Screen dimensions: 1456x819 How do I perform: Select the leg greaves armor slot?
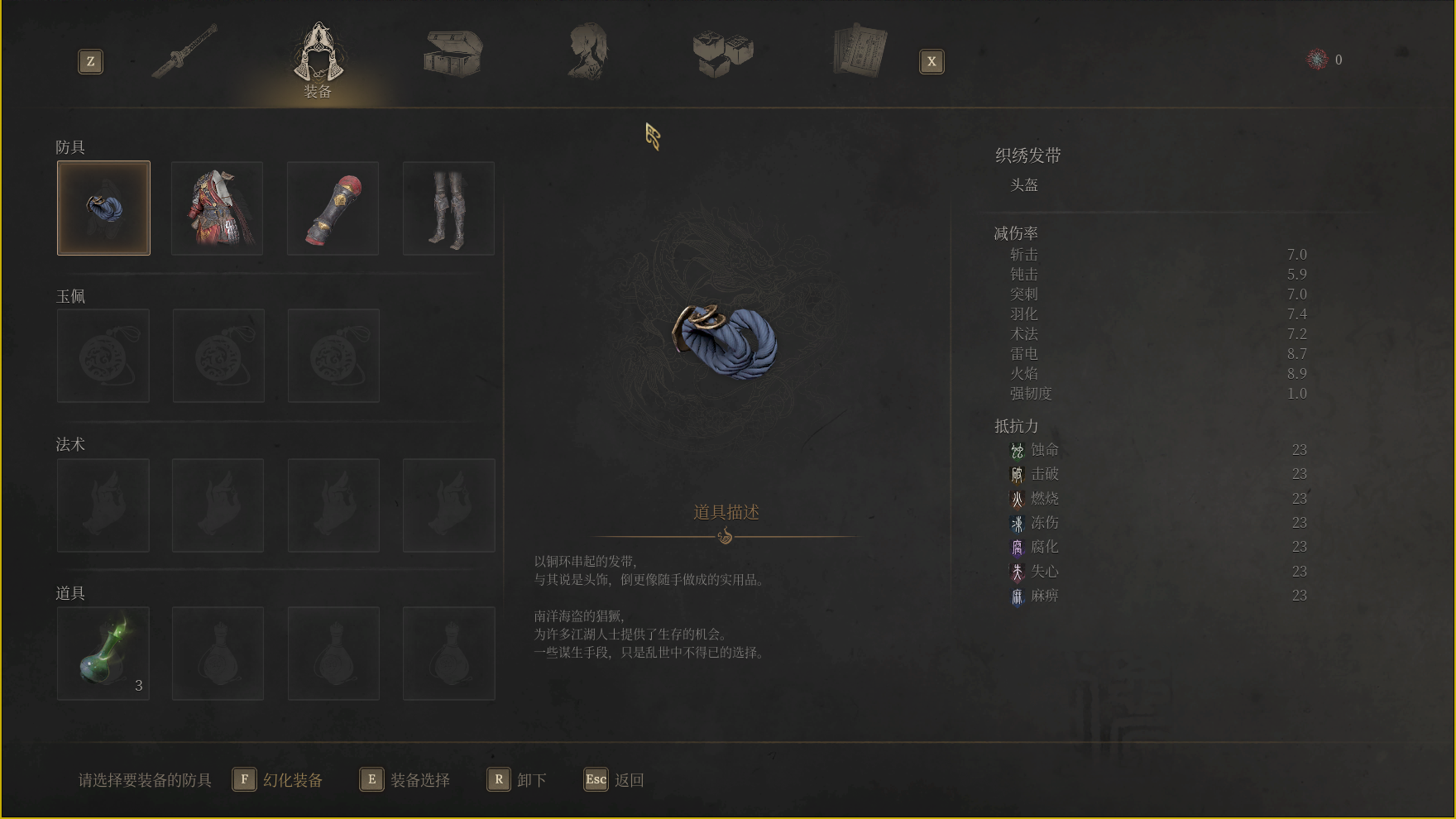click(448, 208)
